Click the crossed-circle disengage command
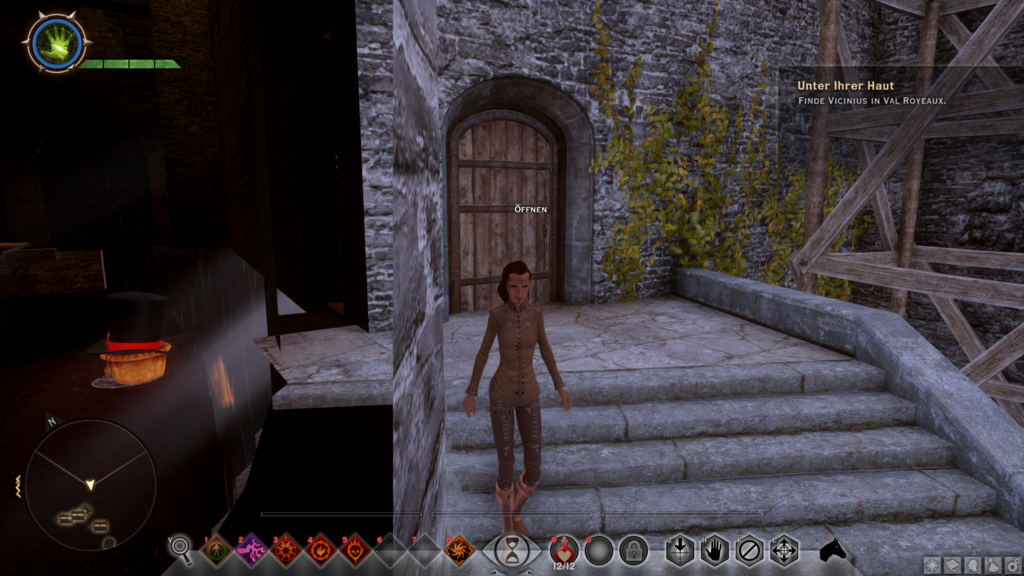This screenshot has height=576, width=1024. coord(749,550)
